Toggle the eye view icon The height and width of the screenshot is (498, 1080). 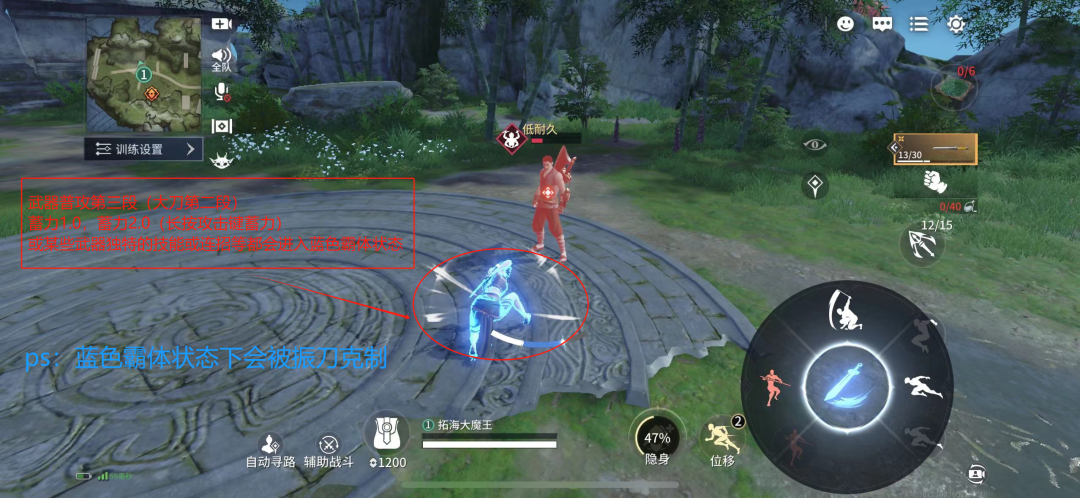pos(818,144)
